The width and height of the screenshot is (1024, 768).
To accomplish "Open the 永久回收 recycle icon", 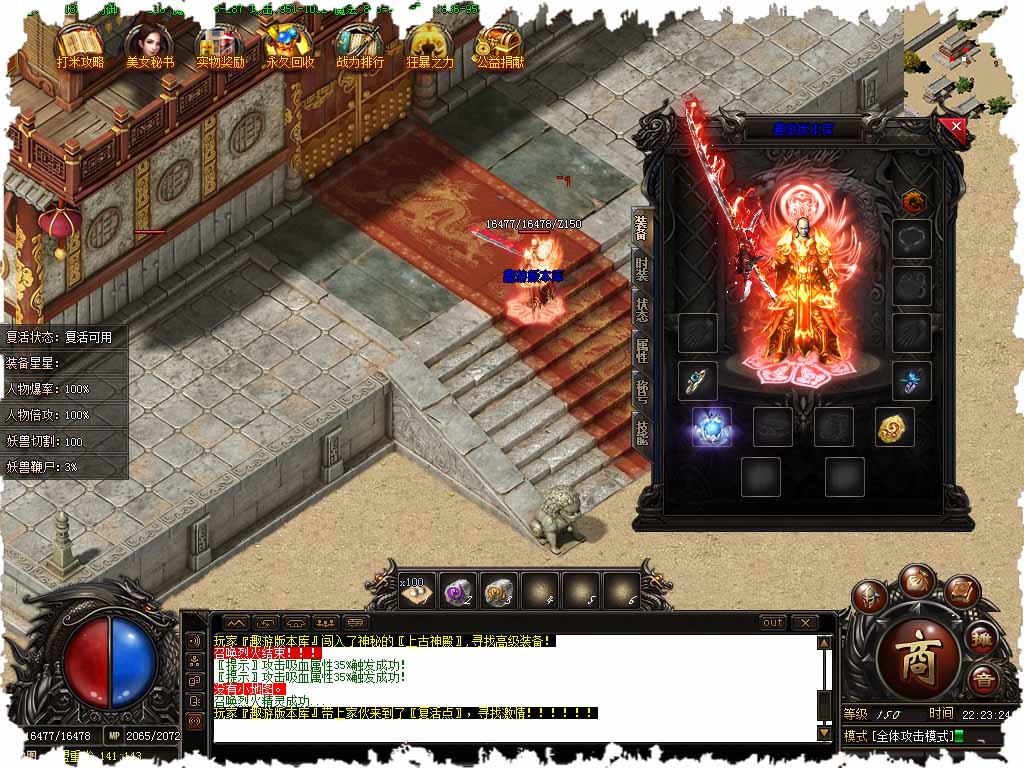I will [290, 46].
